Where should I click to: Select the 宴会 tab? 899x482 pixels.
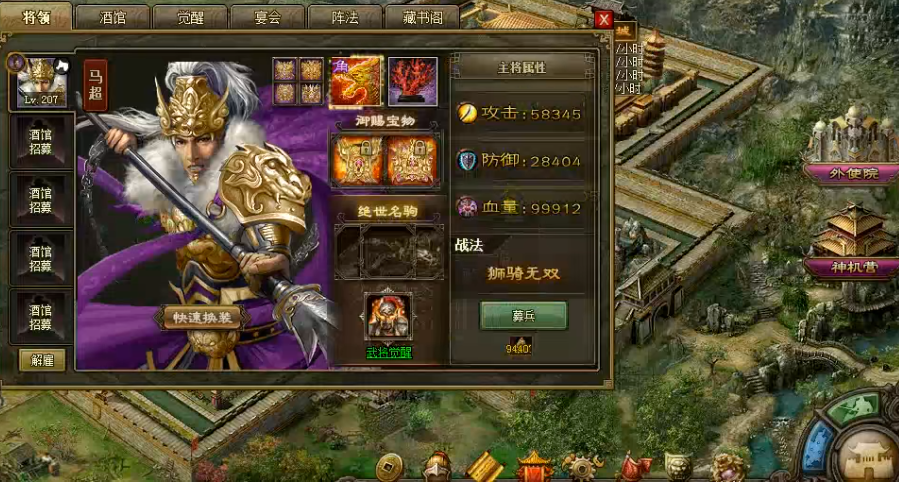[267, 16]
